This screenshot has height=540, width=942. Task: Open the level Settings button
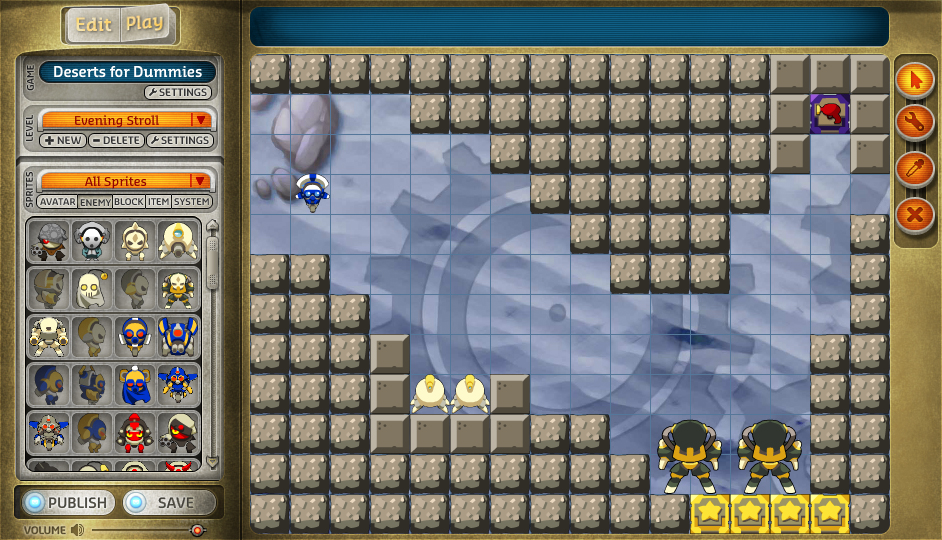[179, 141]
